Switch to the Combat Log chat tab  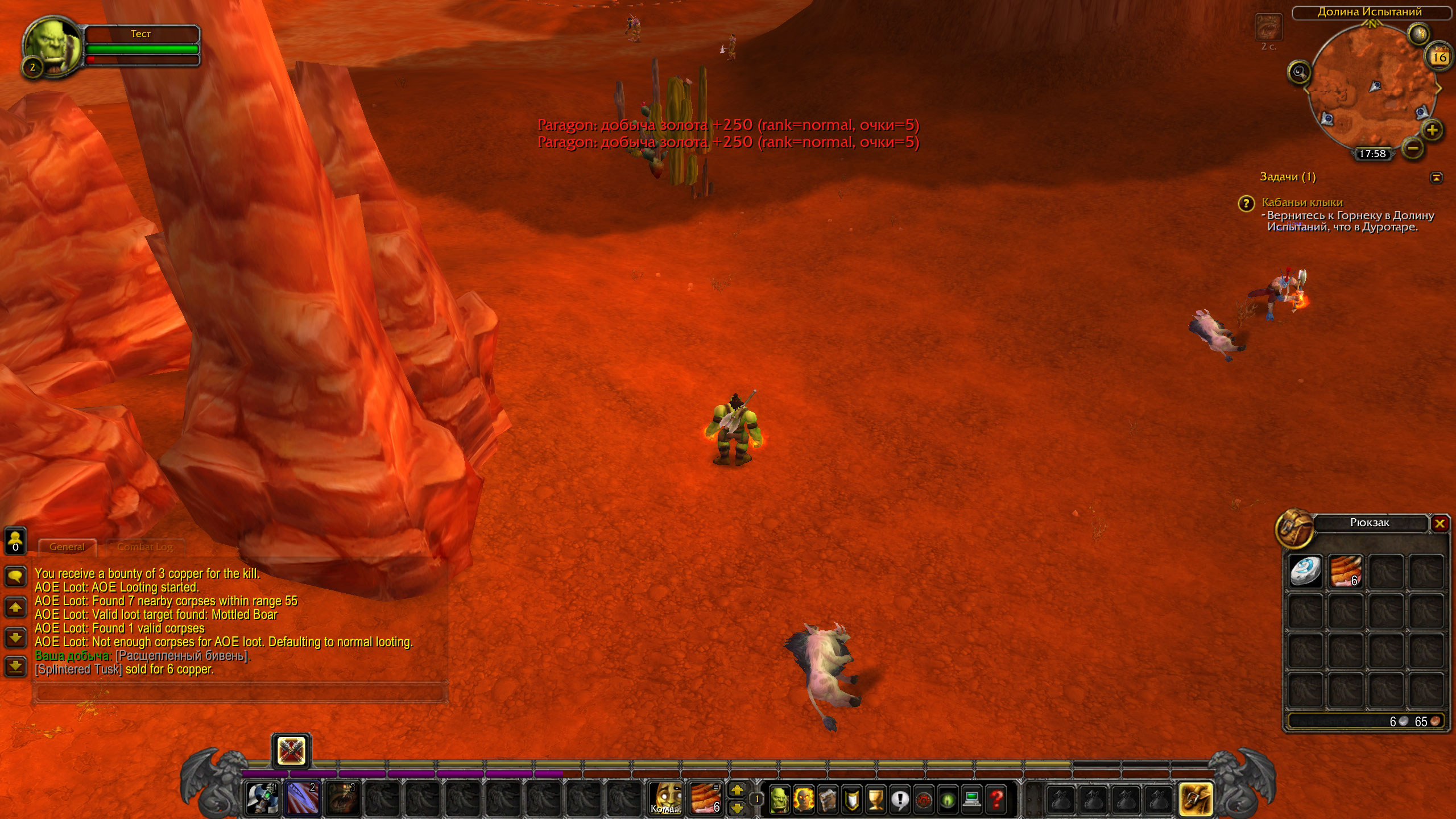[144, 547]
